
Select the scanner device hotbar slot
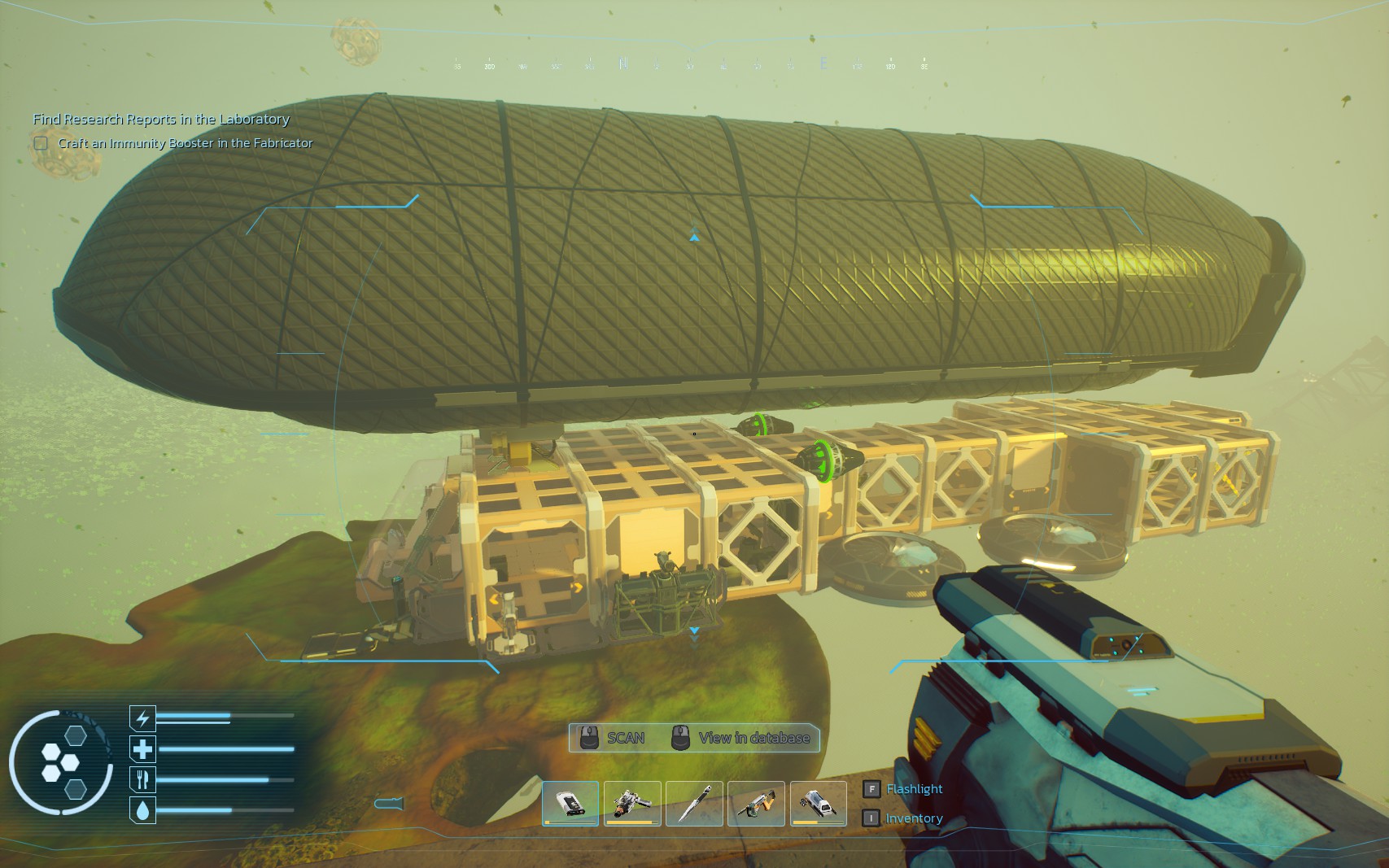pos(570,804)
